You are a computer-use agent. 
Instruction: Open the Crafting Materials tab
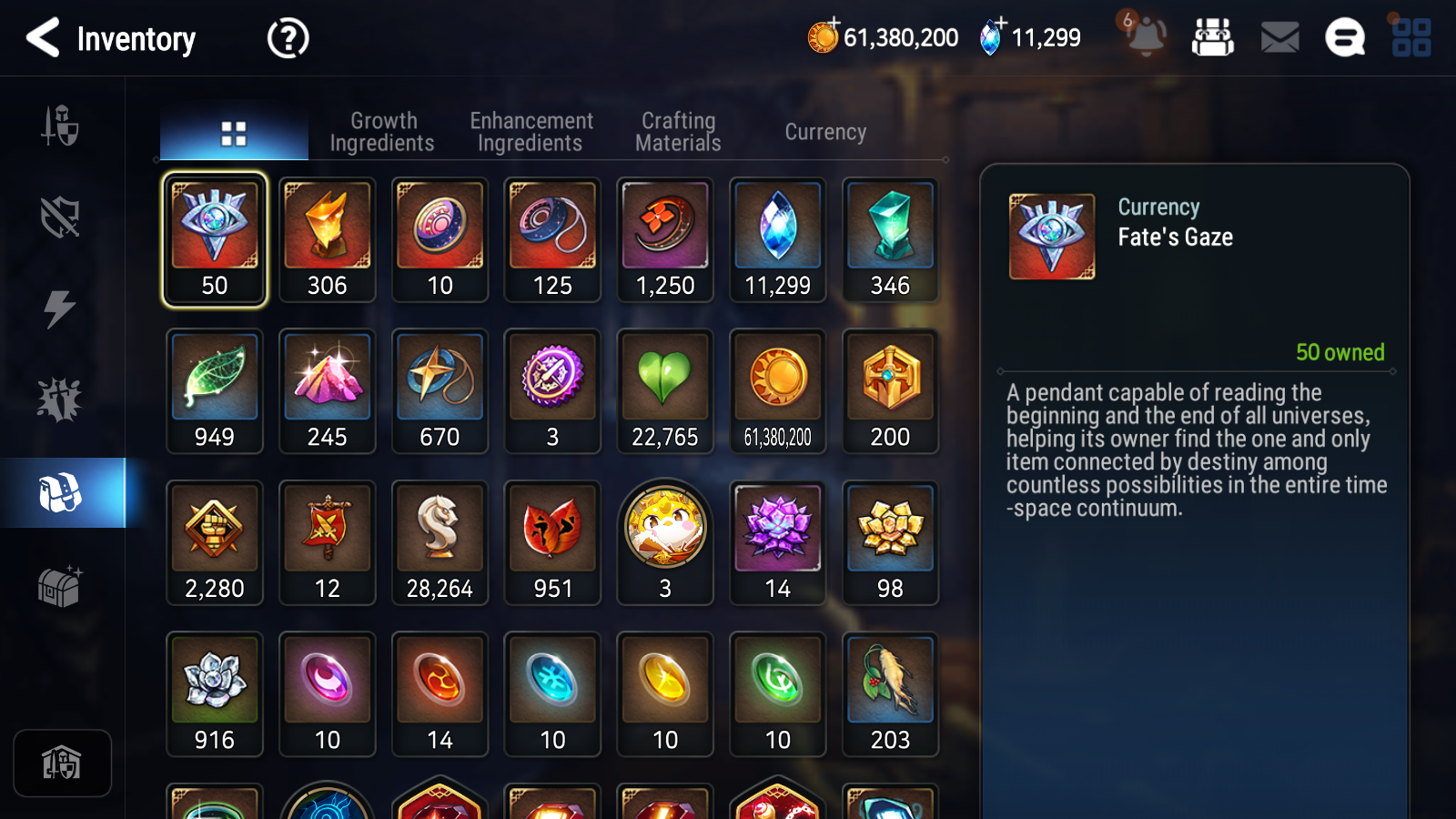(678, 132)
